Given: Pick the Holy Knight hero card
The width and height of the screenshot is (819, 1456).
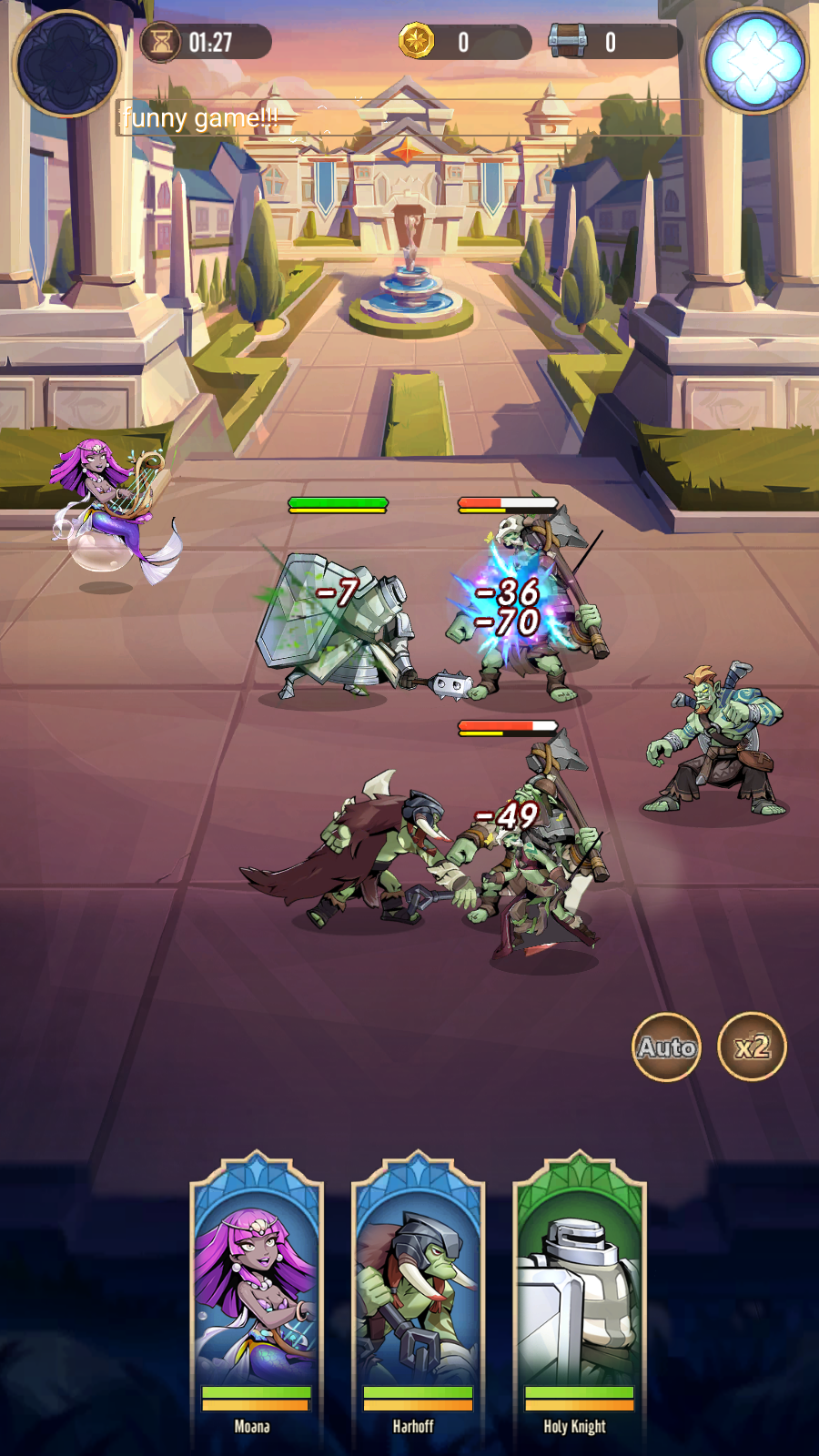Looking at the screenshot, I should point(579,1292).
